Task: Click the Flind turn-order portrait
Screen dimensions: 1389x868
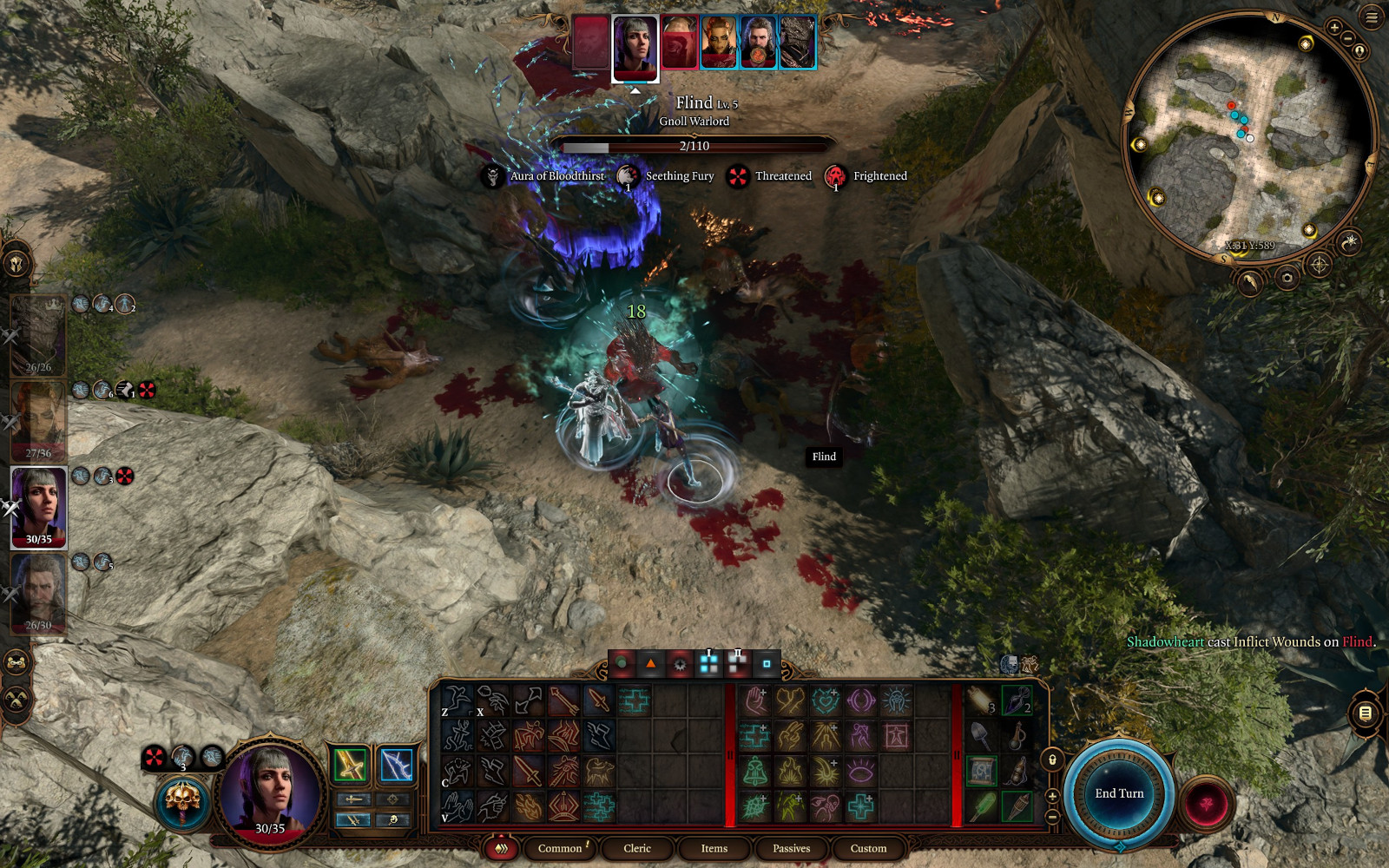Action: pyautogui.click(x=679, y=43)
